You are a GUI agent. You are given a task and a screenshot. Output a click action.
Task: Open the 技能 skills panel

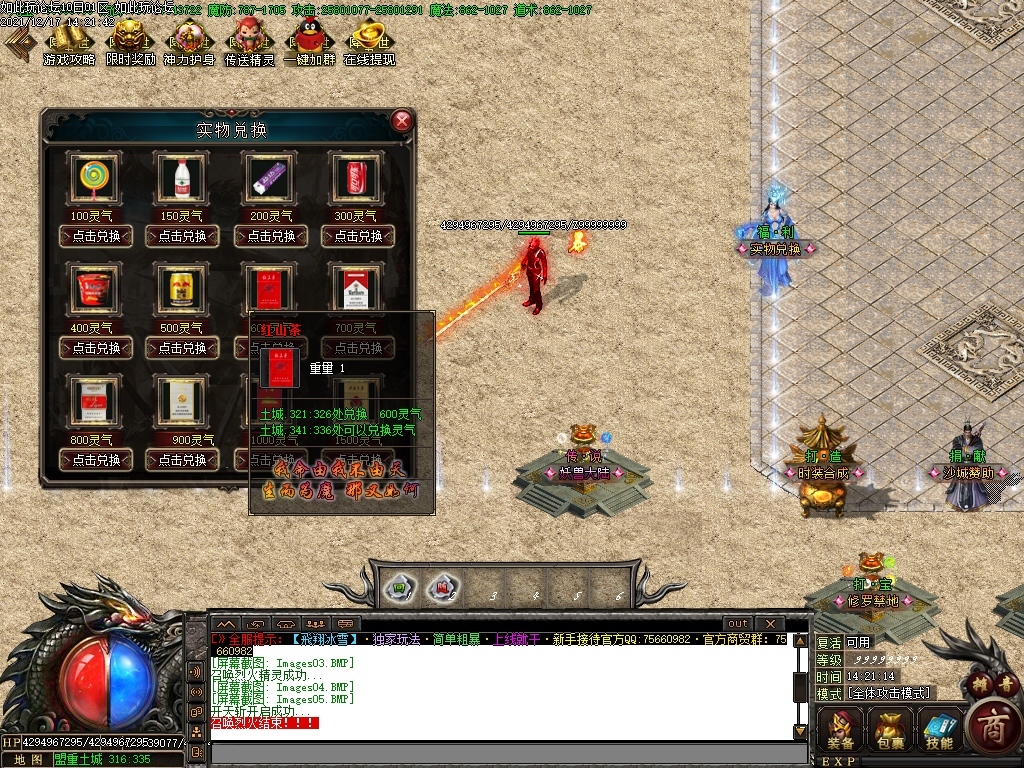click(939, 727)
